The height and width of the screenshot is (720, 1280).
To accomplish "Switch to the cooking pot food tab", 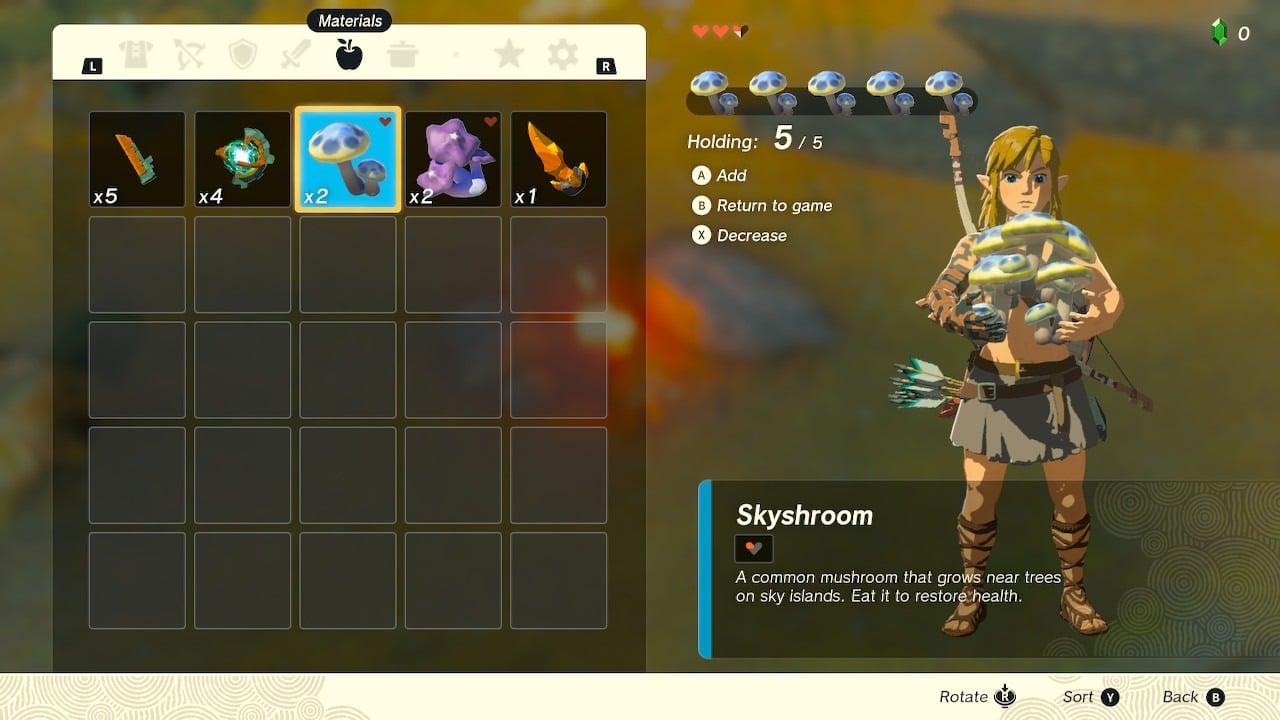I will (403, 55).
